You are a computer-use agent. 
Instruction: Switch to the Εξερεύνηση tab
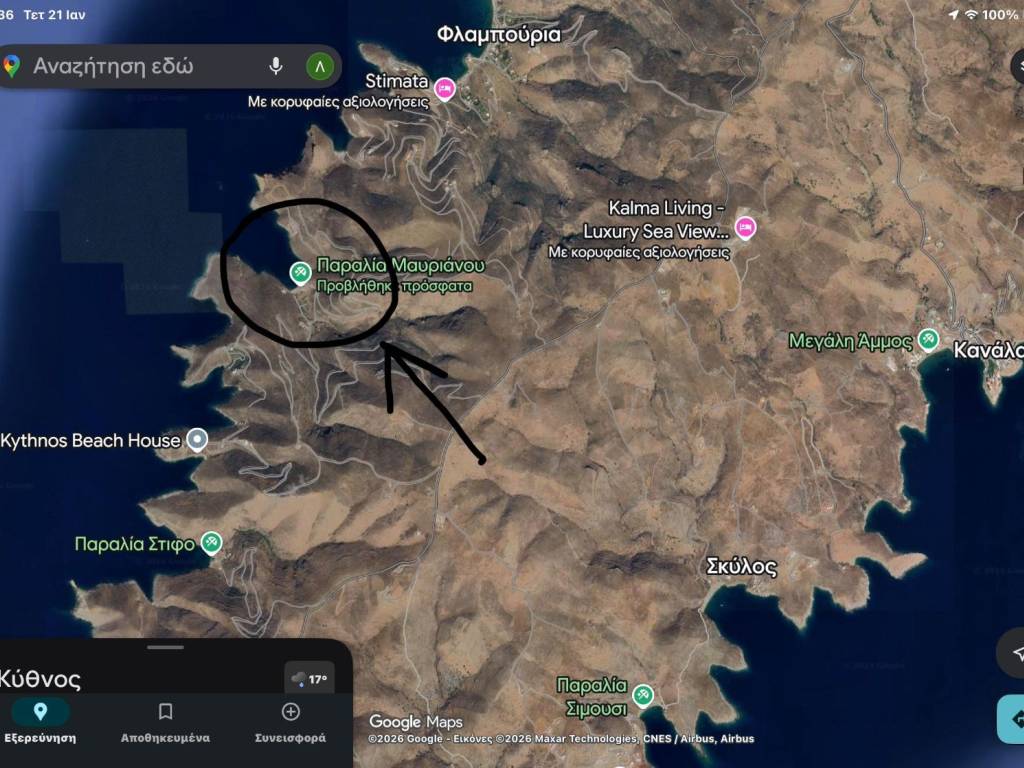(40, 722)
